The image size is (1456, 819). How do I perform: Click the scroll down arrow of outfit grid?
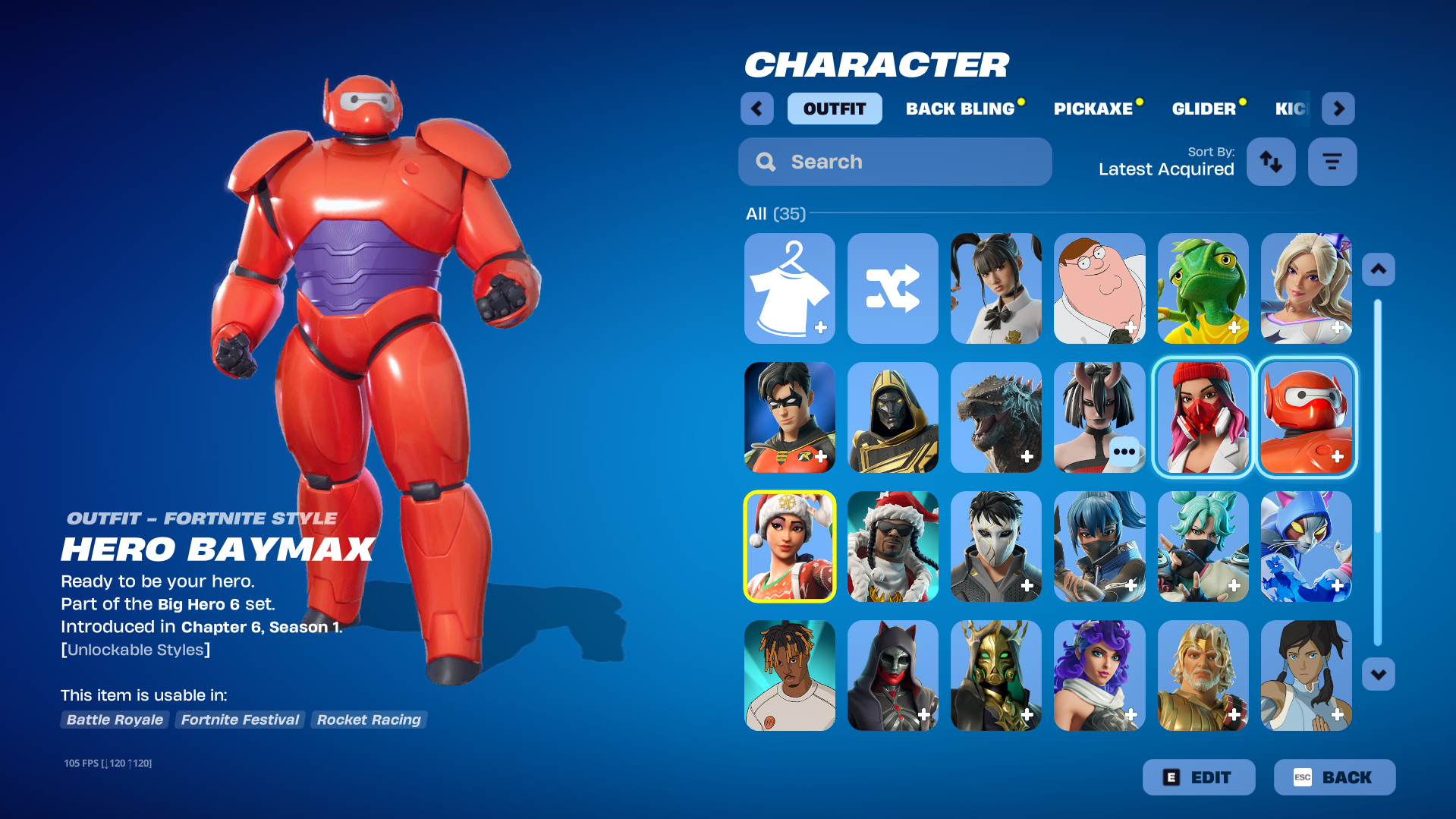click(x=1378, y=674)
